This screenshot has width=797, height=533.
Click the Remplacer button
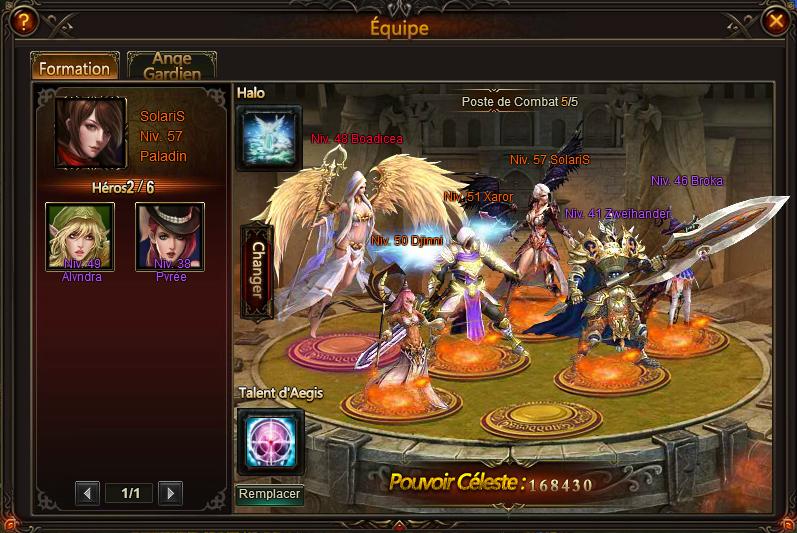coord(270,494)
